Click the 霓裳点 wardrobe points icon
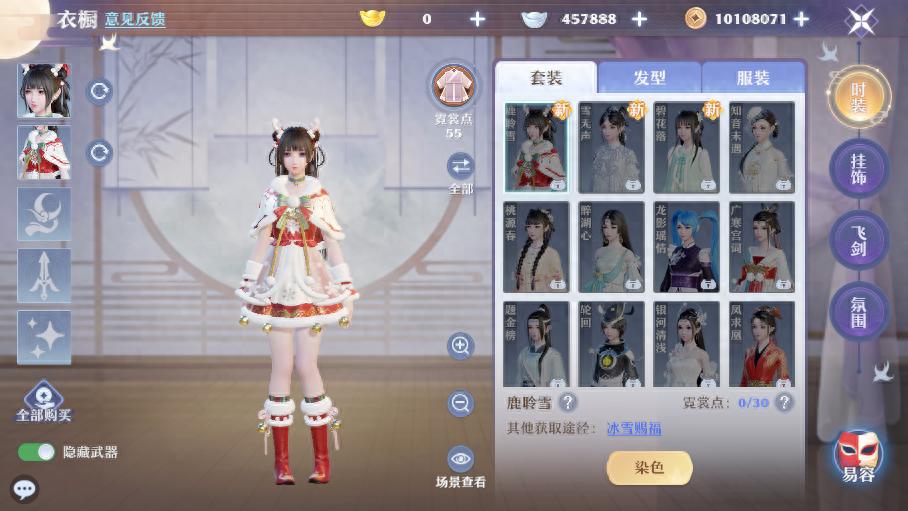Viewport: 908px width, 511px height. click(454, 86)
